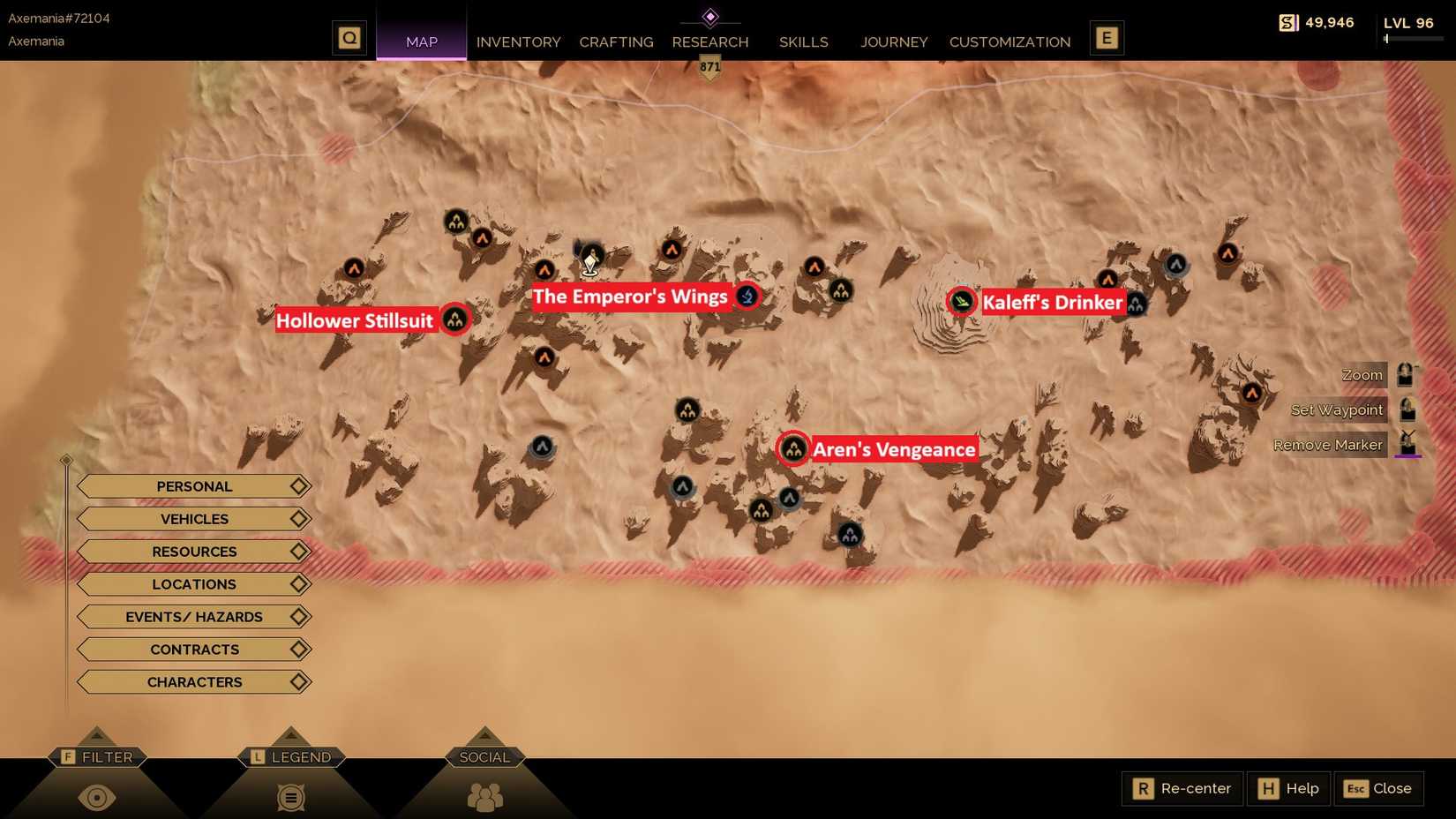Toggle the VEHICLES filter diamond
1456x819 pixels.
(x=297, y=519)
